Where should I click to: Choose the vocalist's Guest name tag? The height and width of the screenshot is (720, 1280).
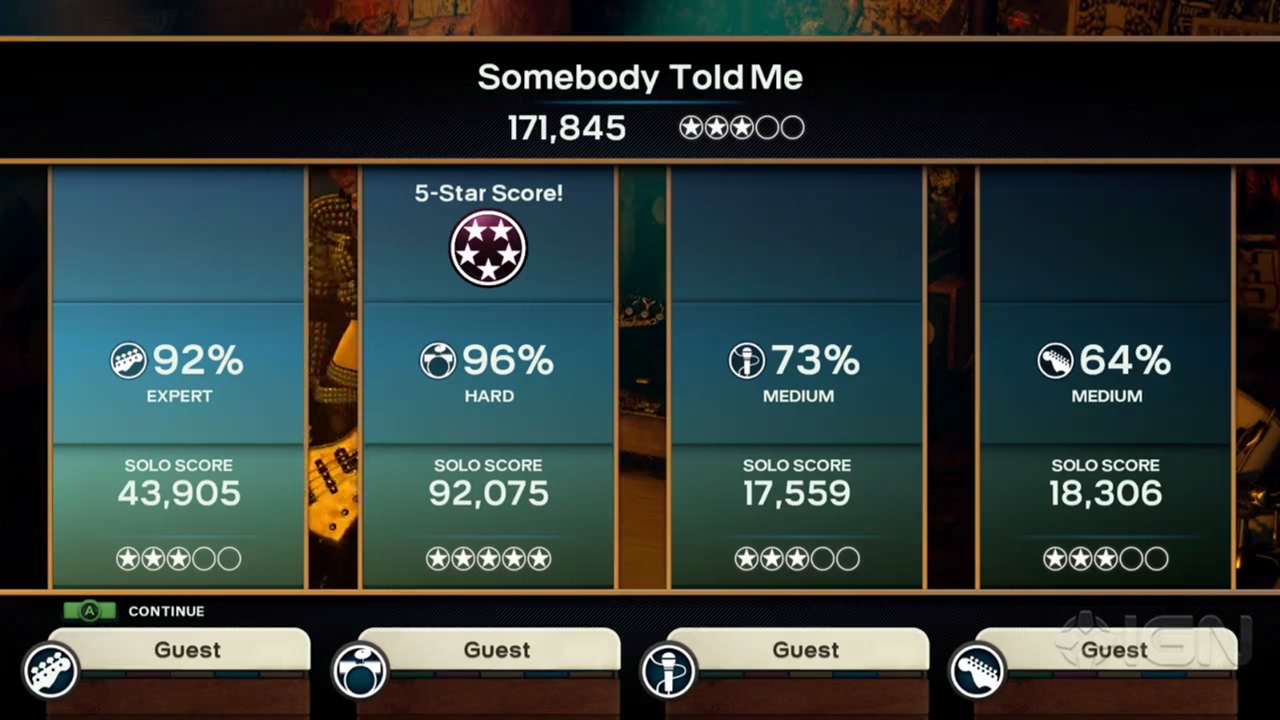805,650
